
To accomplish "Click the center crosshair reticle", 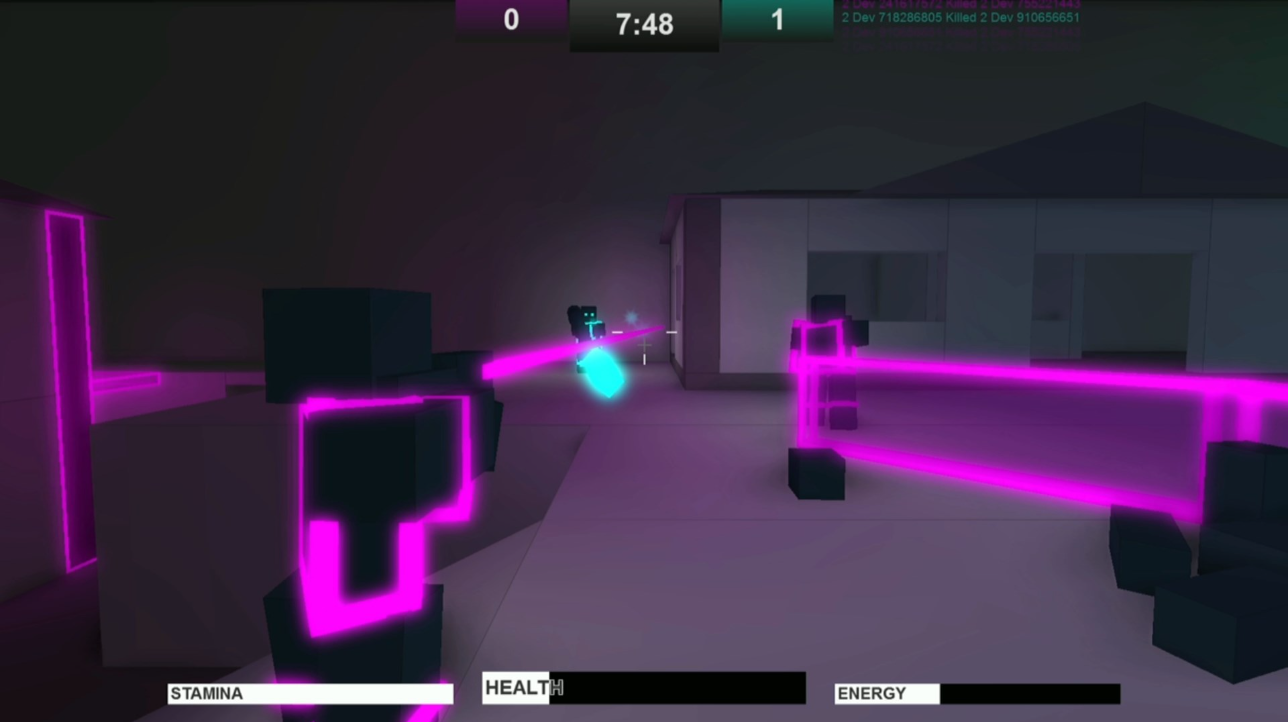I will tap(644, 344).
